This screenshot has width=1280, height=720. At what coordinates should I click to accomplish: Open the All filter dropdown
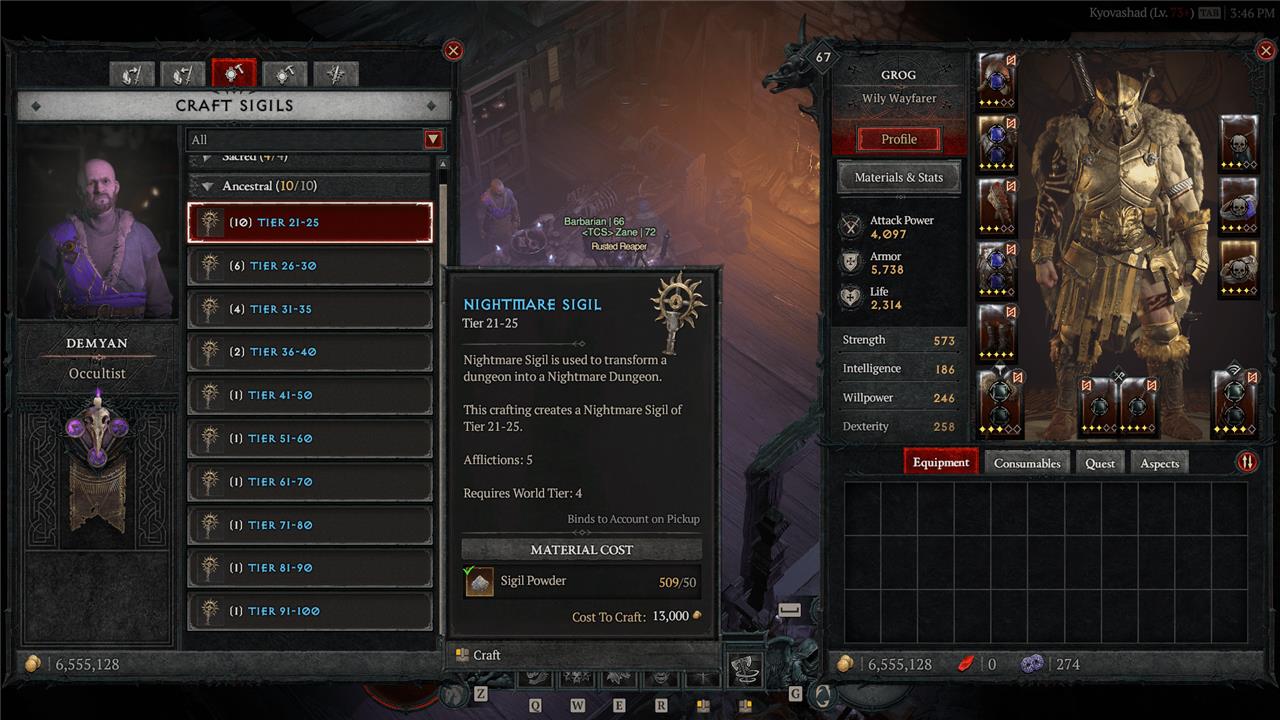click(433, 140)
